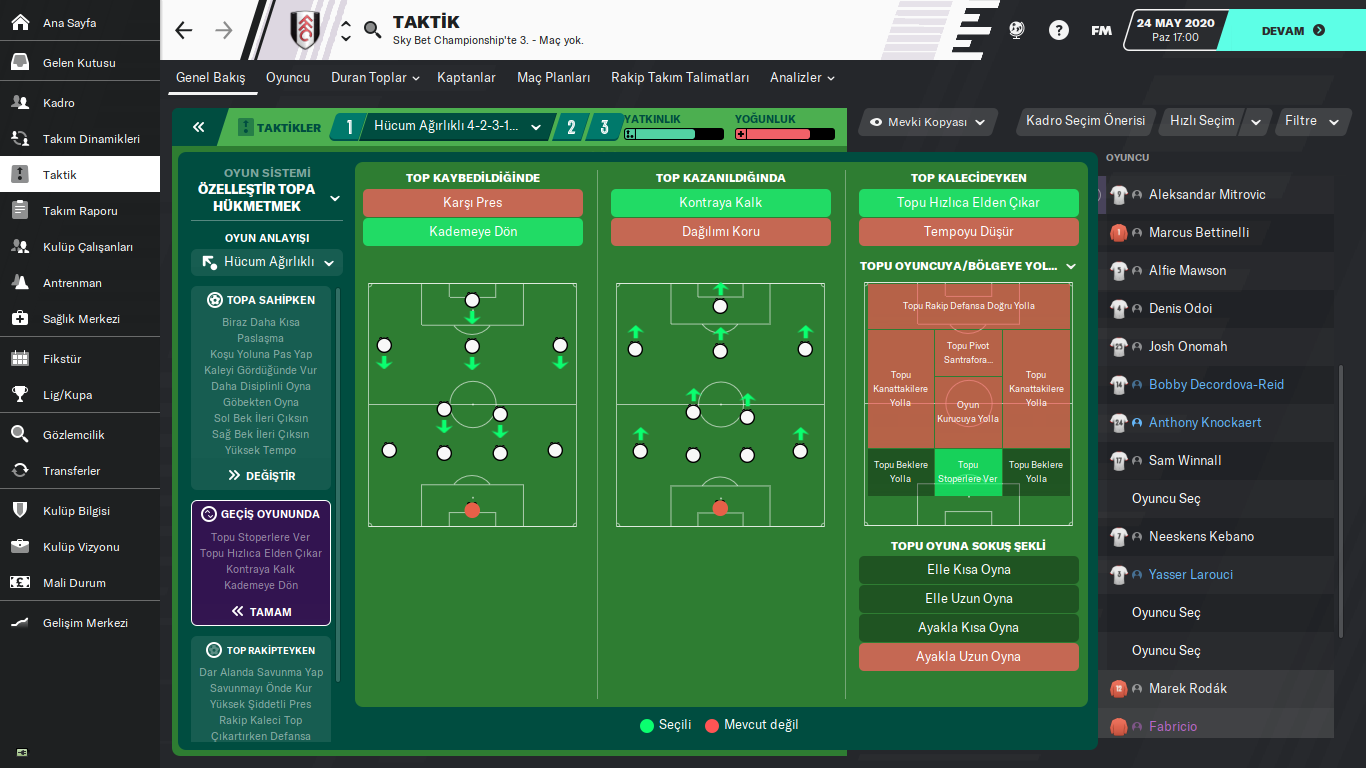Select the Tempoyu Düşür option
1366x768 pixels.
968,232
